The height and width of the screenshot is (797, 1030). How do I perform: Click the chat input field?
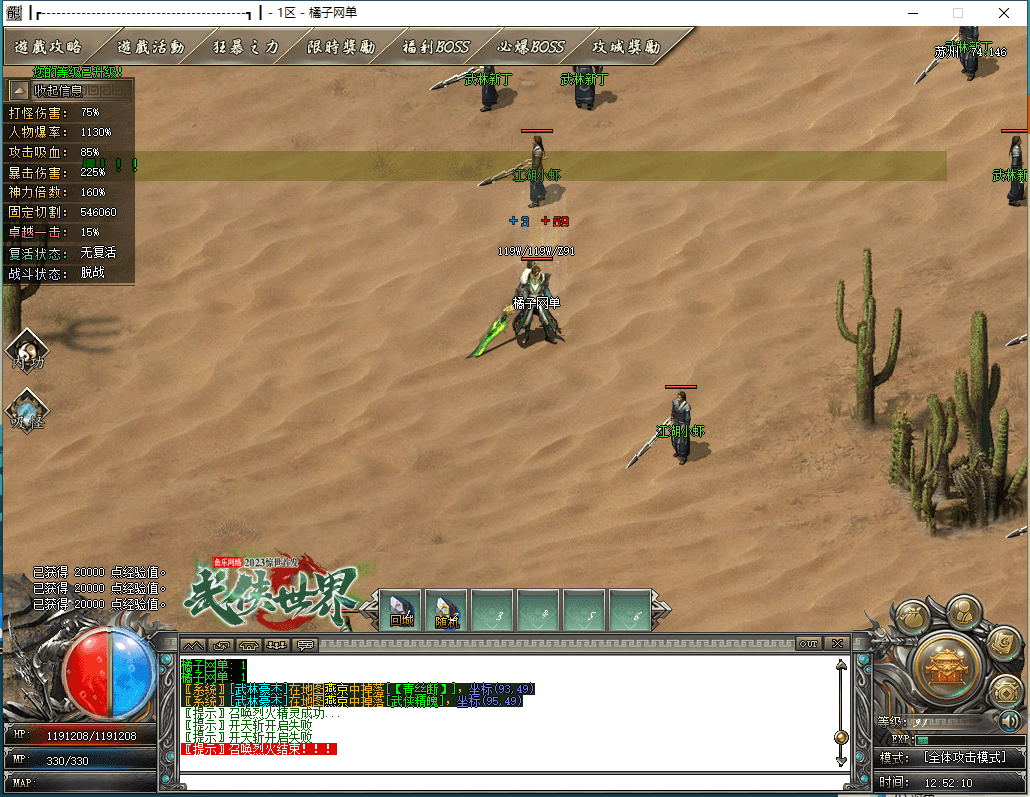pos(500,781)
